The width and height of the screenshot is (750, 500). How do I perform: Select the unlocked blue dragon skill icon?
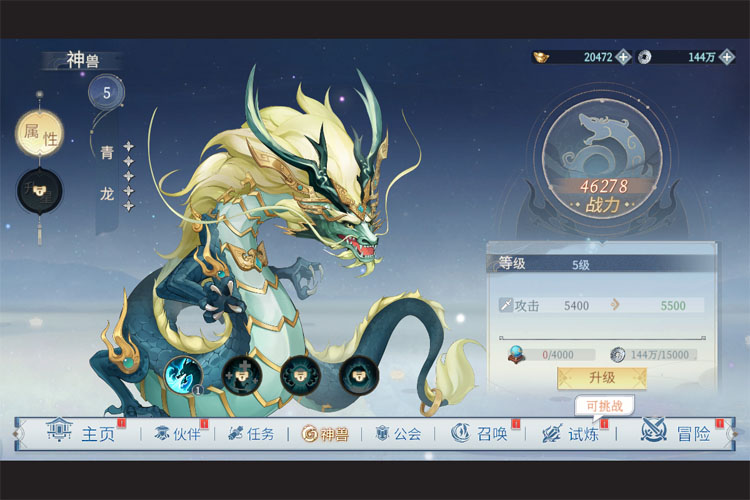pyautogui.click(x=183, y=375)
